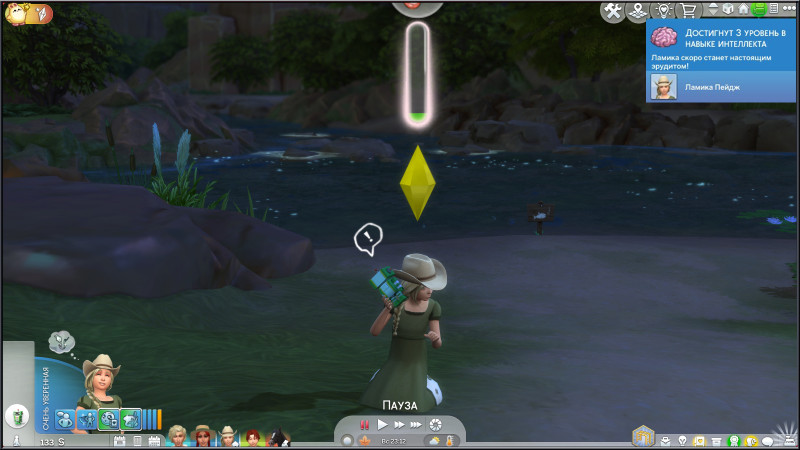
Task: Click the Ламика Пейдж portrait in notification
Action: (x=661, y=88)
